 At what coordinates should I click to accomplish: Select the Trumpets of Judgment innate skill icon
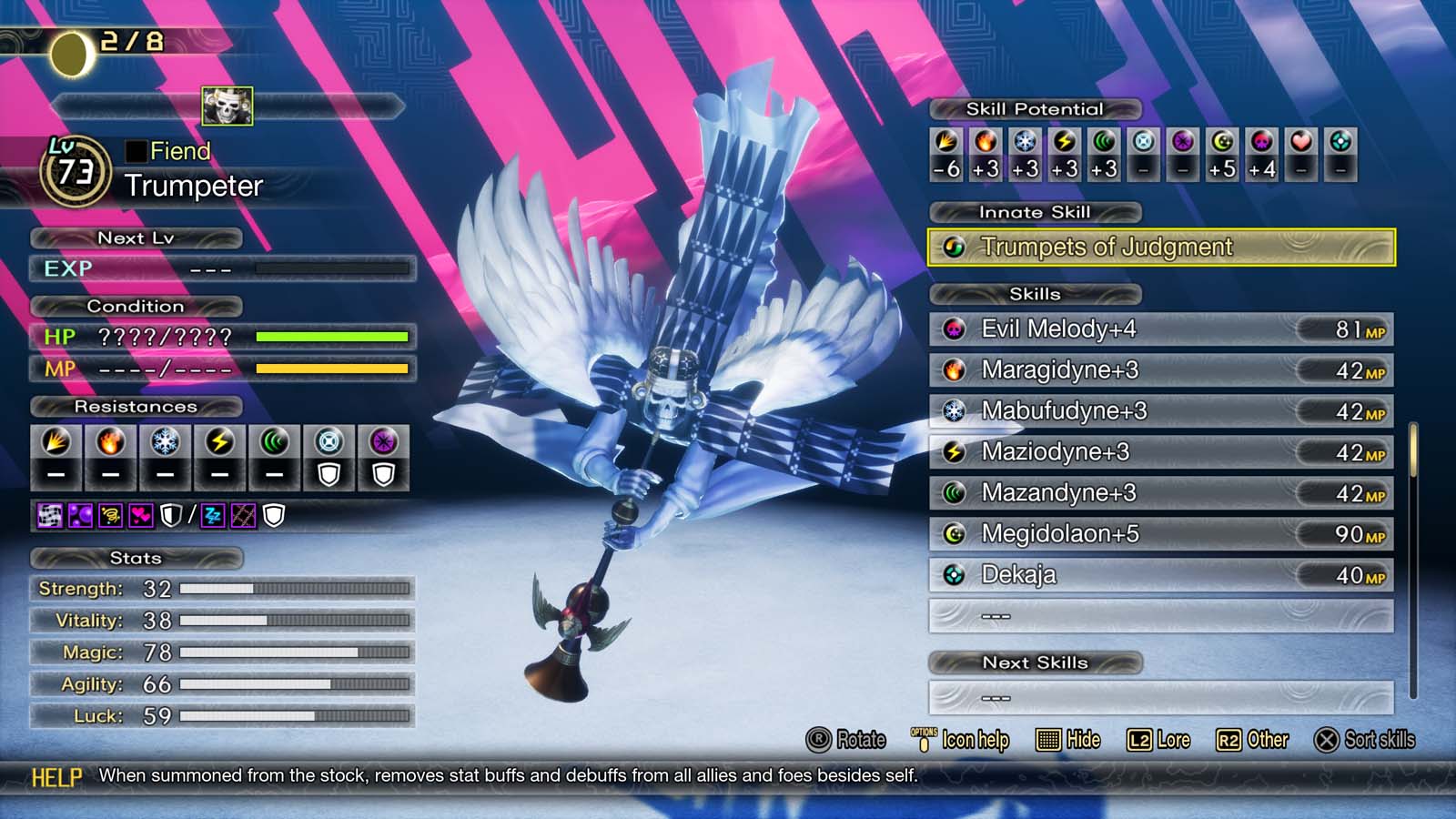[x=954, y=248]
